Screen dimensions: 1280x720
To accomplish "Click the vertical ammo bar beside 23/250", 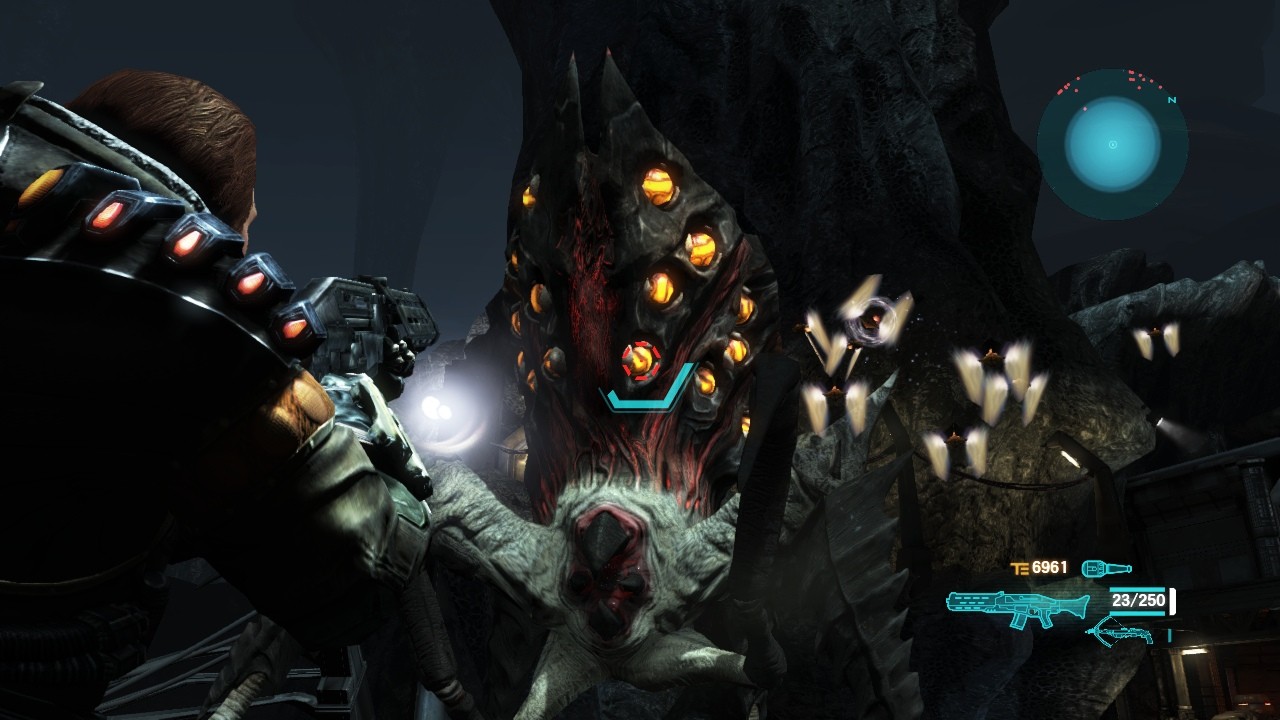I will [x=1170, y=601].
